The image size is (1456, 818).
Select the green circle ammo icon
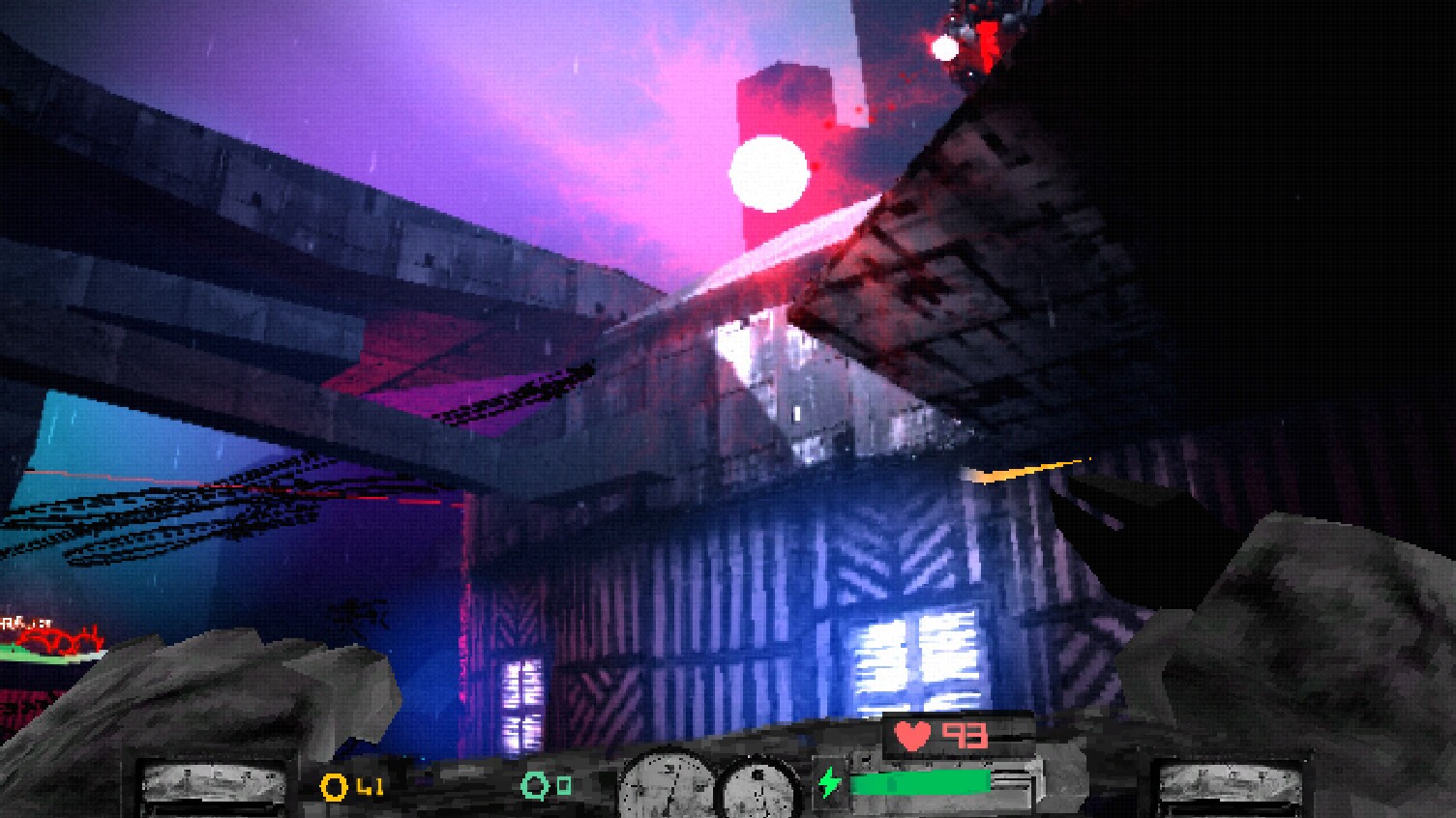(532, 788)
